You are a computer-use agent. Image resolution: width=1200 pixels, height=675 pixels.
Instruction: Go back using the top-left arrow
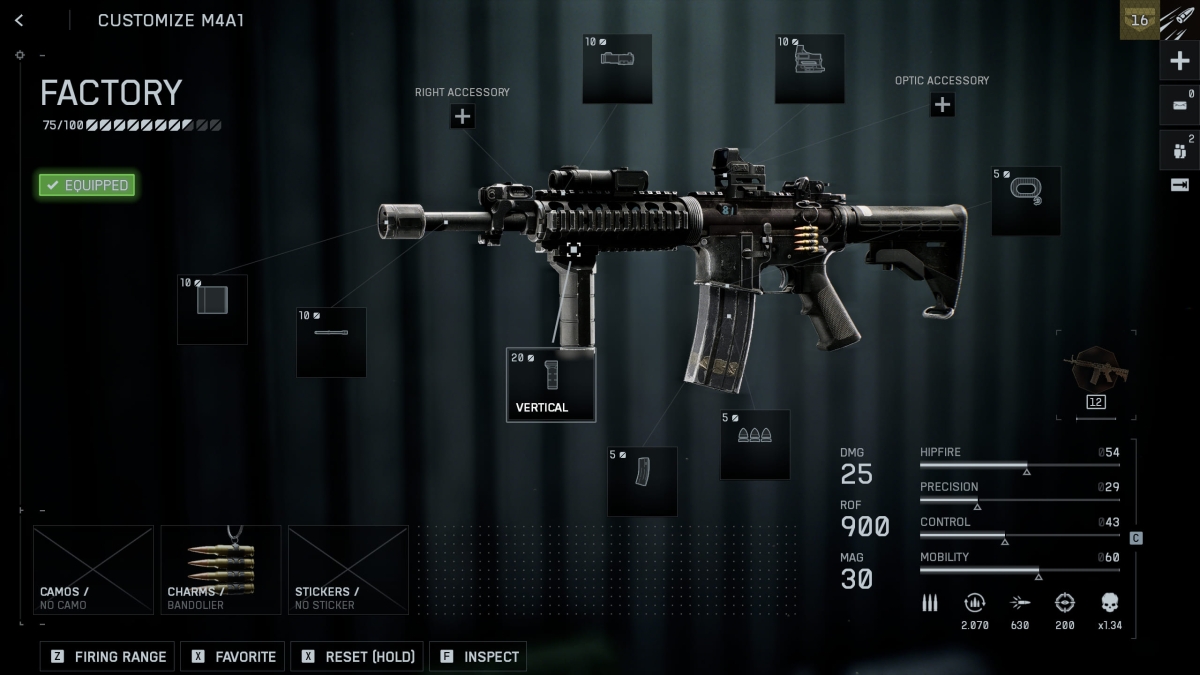(x=19, y=20)
